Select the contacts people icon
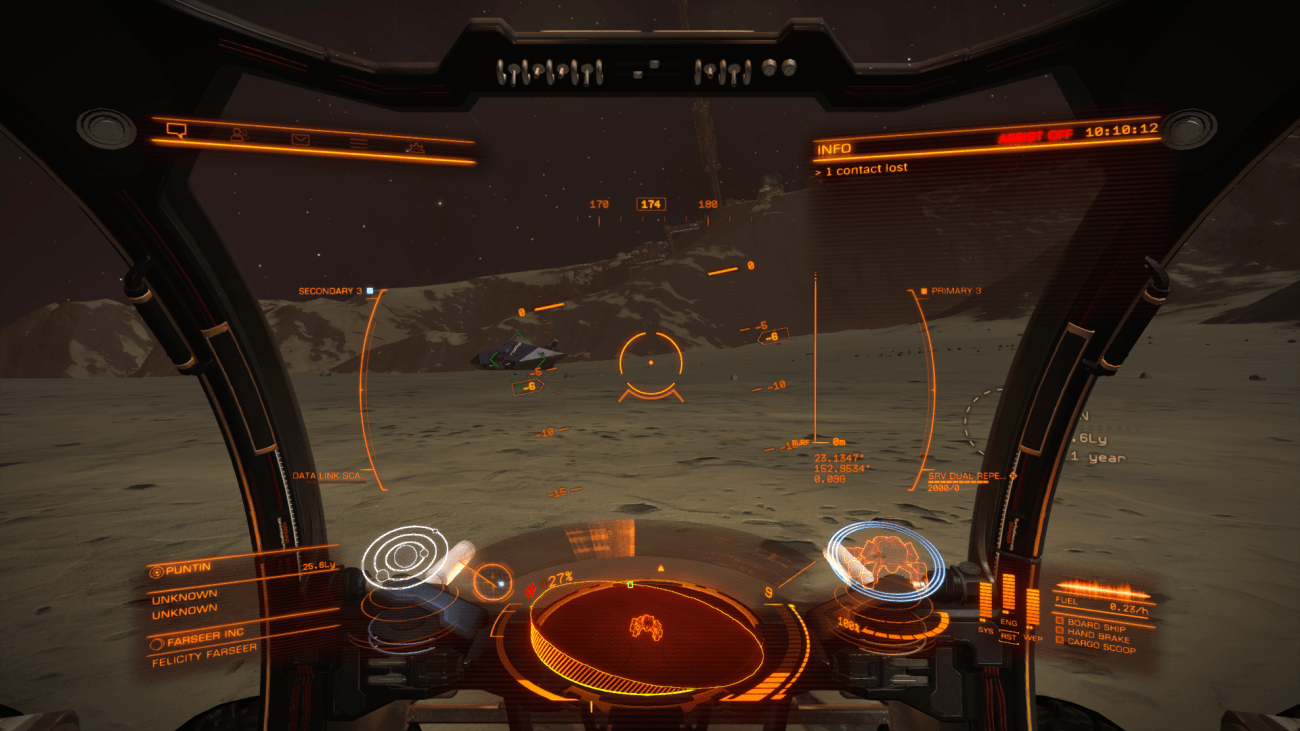1300x731 pixels. tap(237, 136)
